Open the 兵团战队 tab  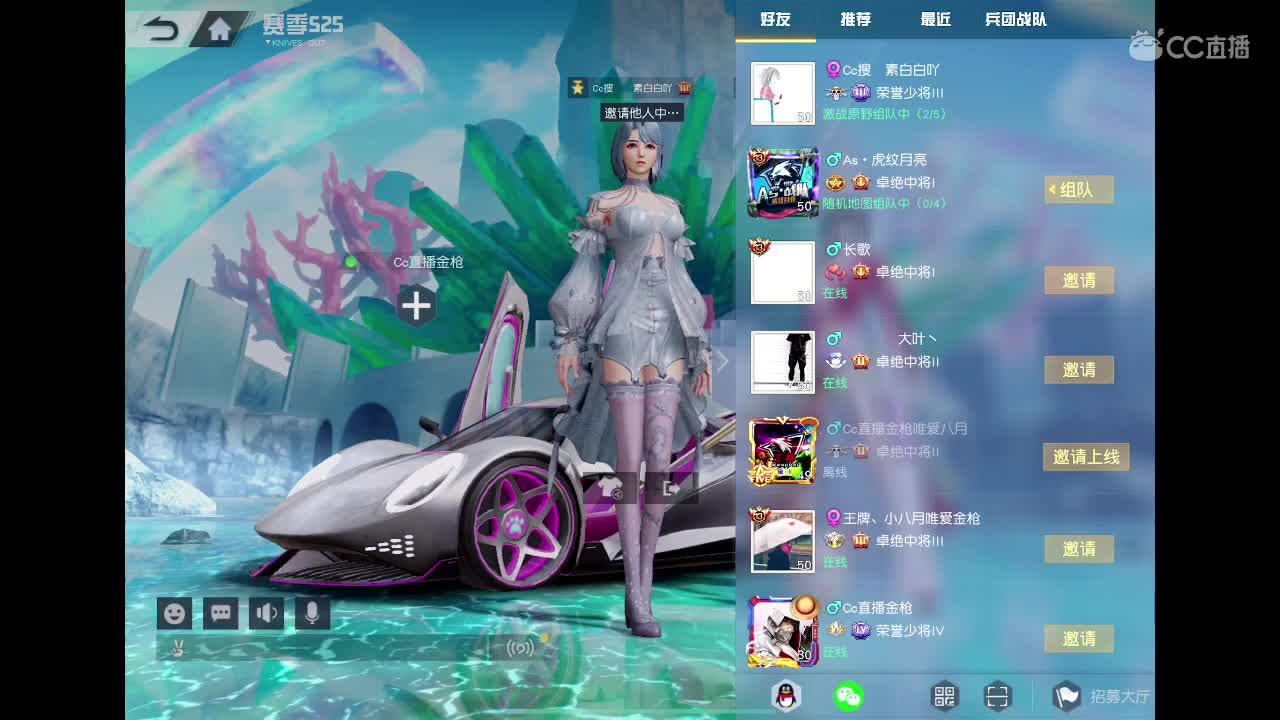(x=1016, y=19)
